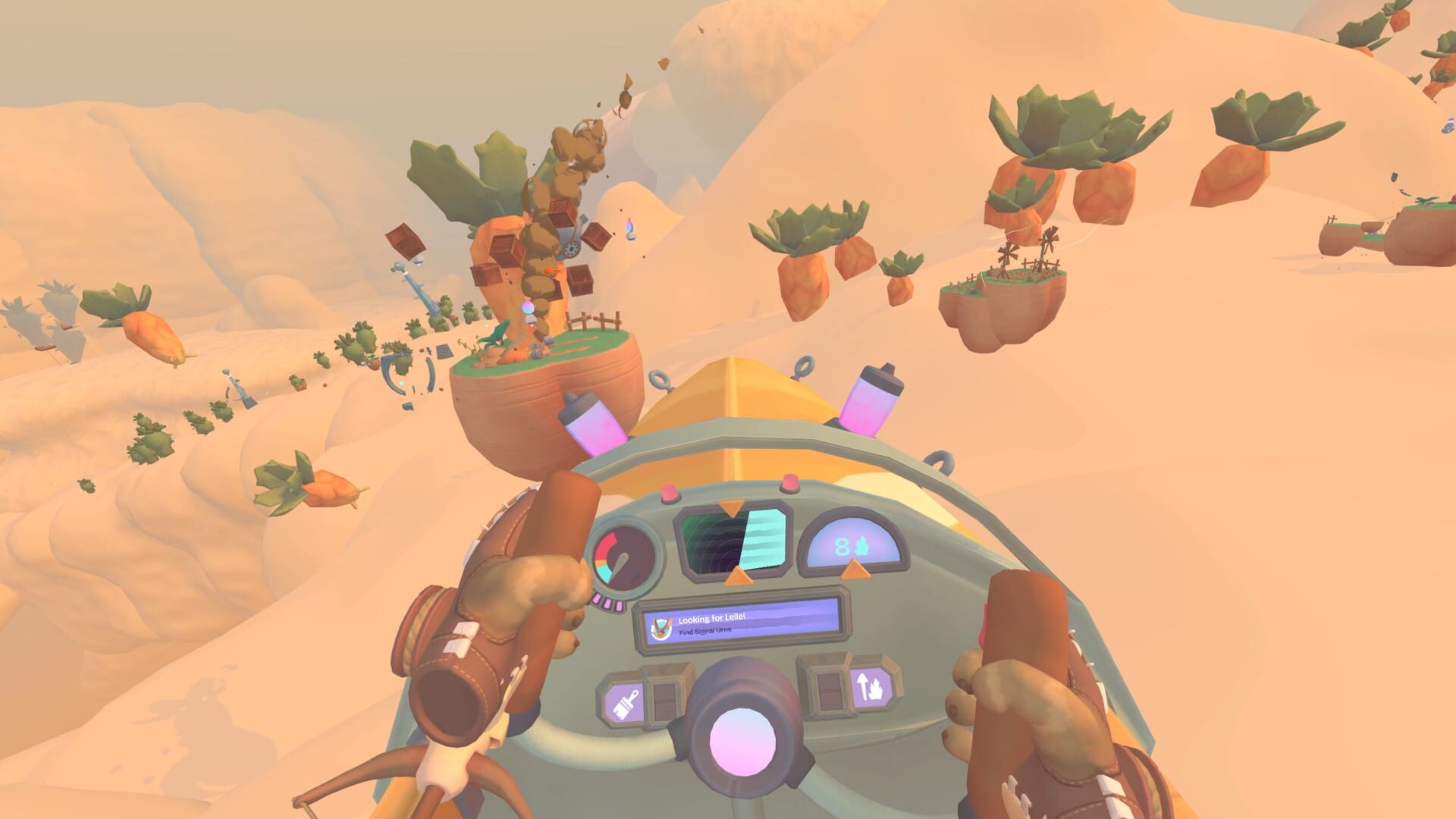Click the colorful fuel gauge dial
This screenshot has height=819, width=1456.
(623, 554)
